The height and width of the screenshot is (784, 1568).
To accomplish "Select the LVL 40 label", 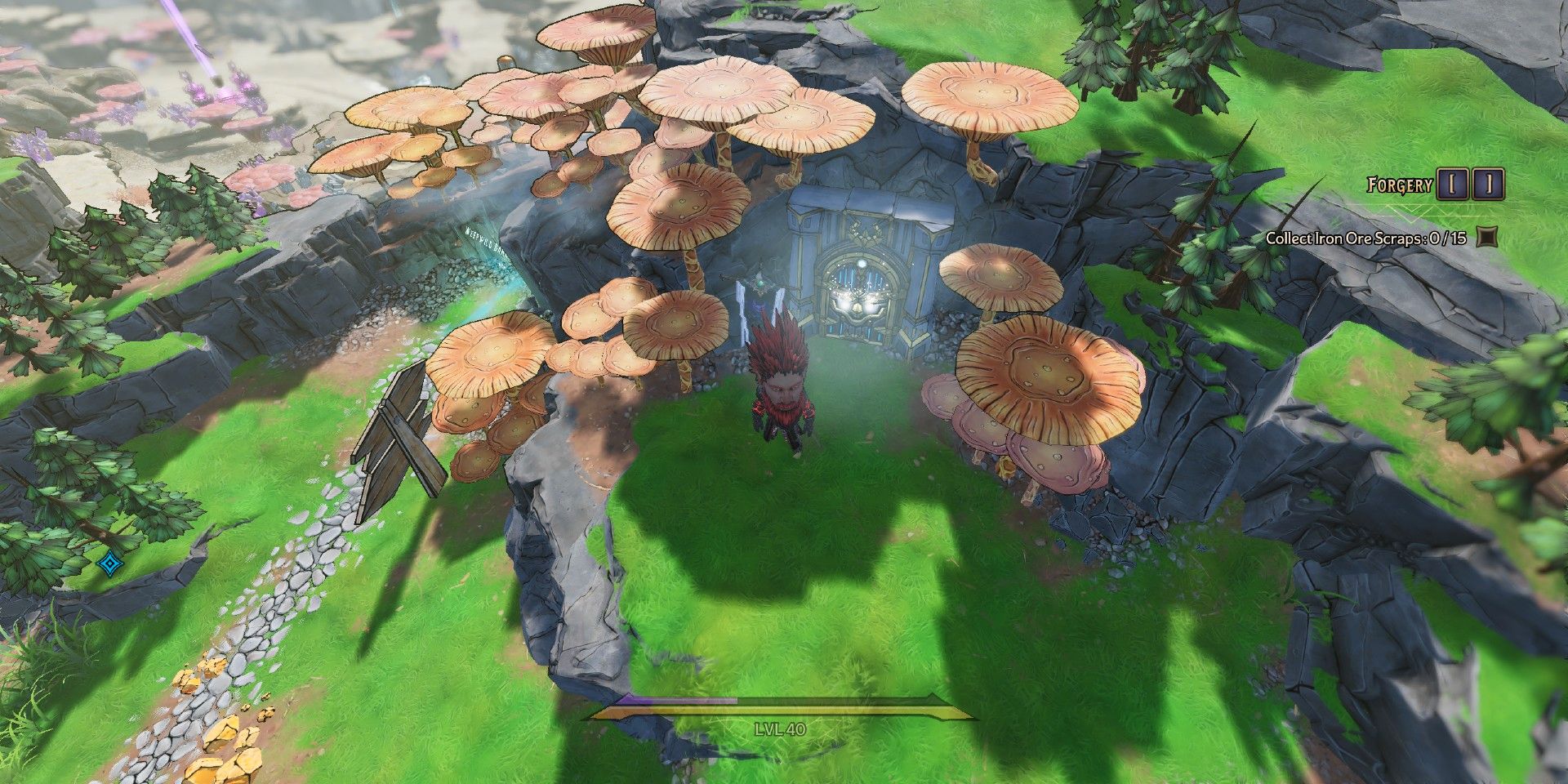I will [780, 729].
